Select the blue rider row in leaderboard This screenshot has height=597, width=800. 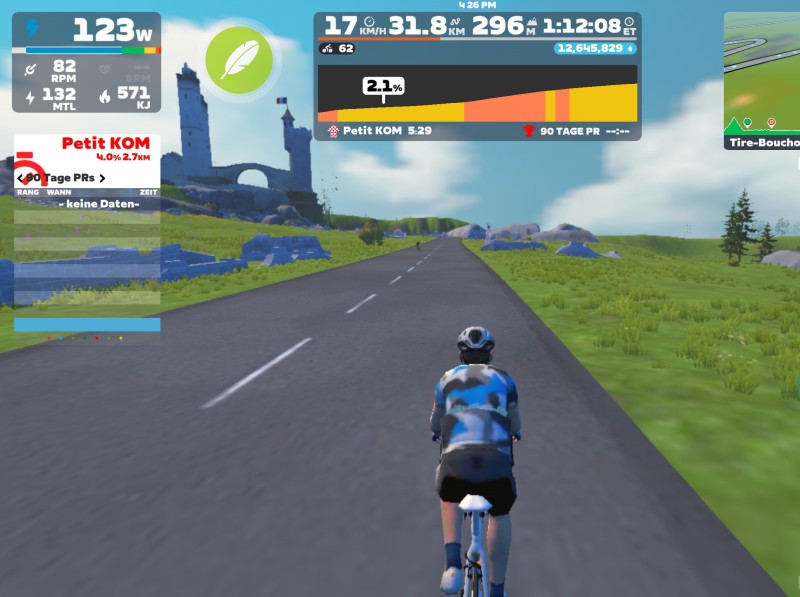coord(87,325)
